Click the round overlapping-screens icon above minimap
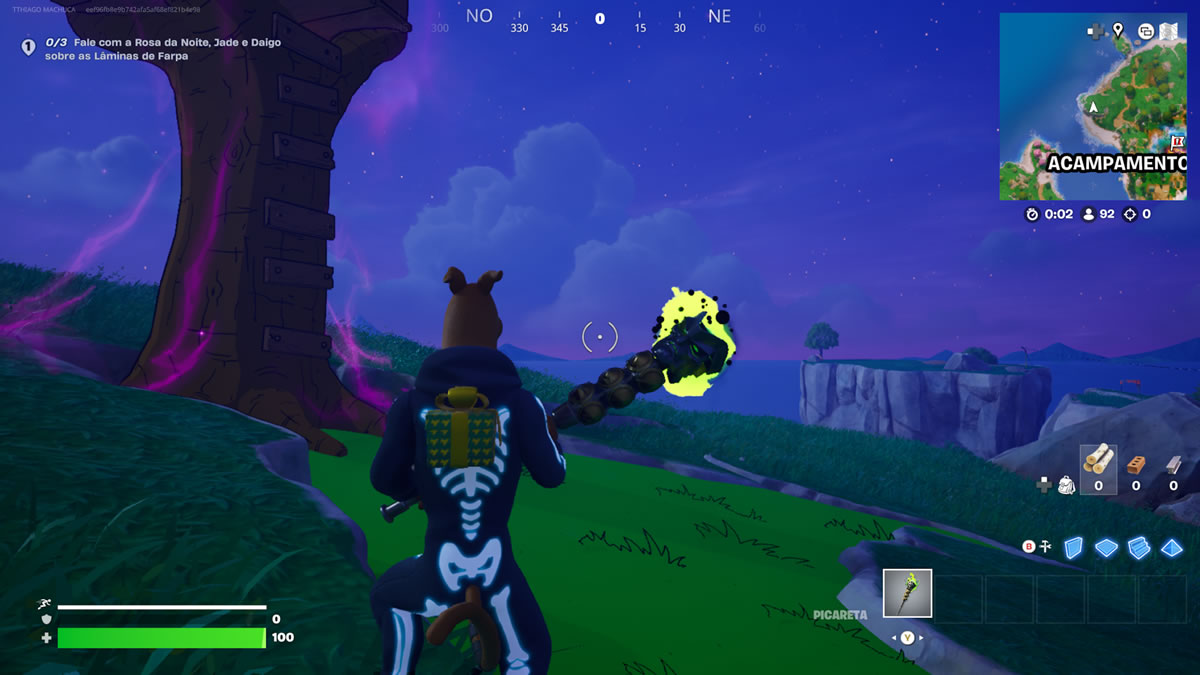The width and height of the screenshot is (1200, 675). click(x=1146, y=31)
